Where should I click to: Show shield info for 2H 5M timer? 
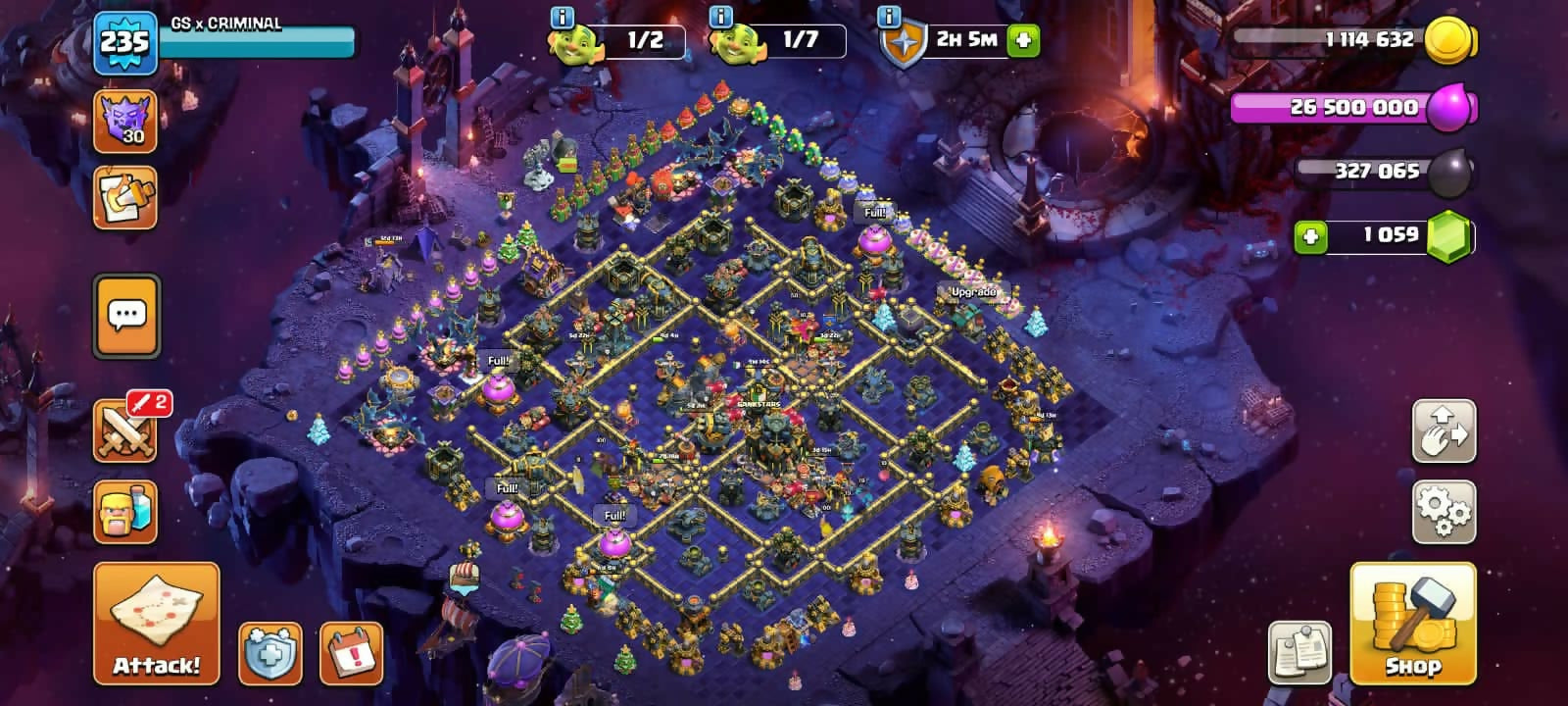point(889,17)
